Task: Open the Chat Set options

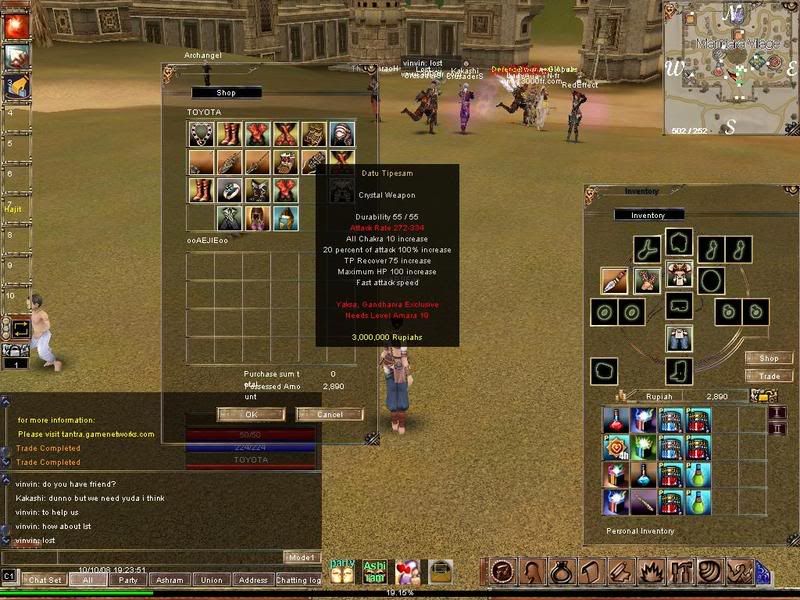Action: (45, 579)
